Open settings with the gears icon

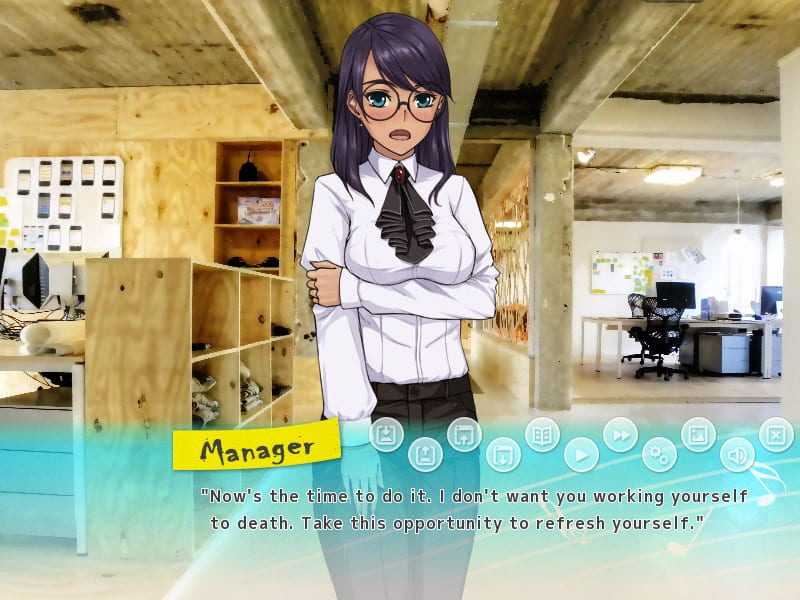click(659, 455)
